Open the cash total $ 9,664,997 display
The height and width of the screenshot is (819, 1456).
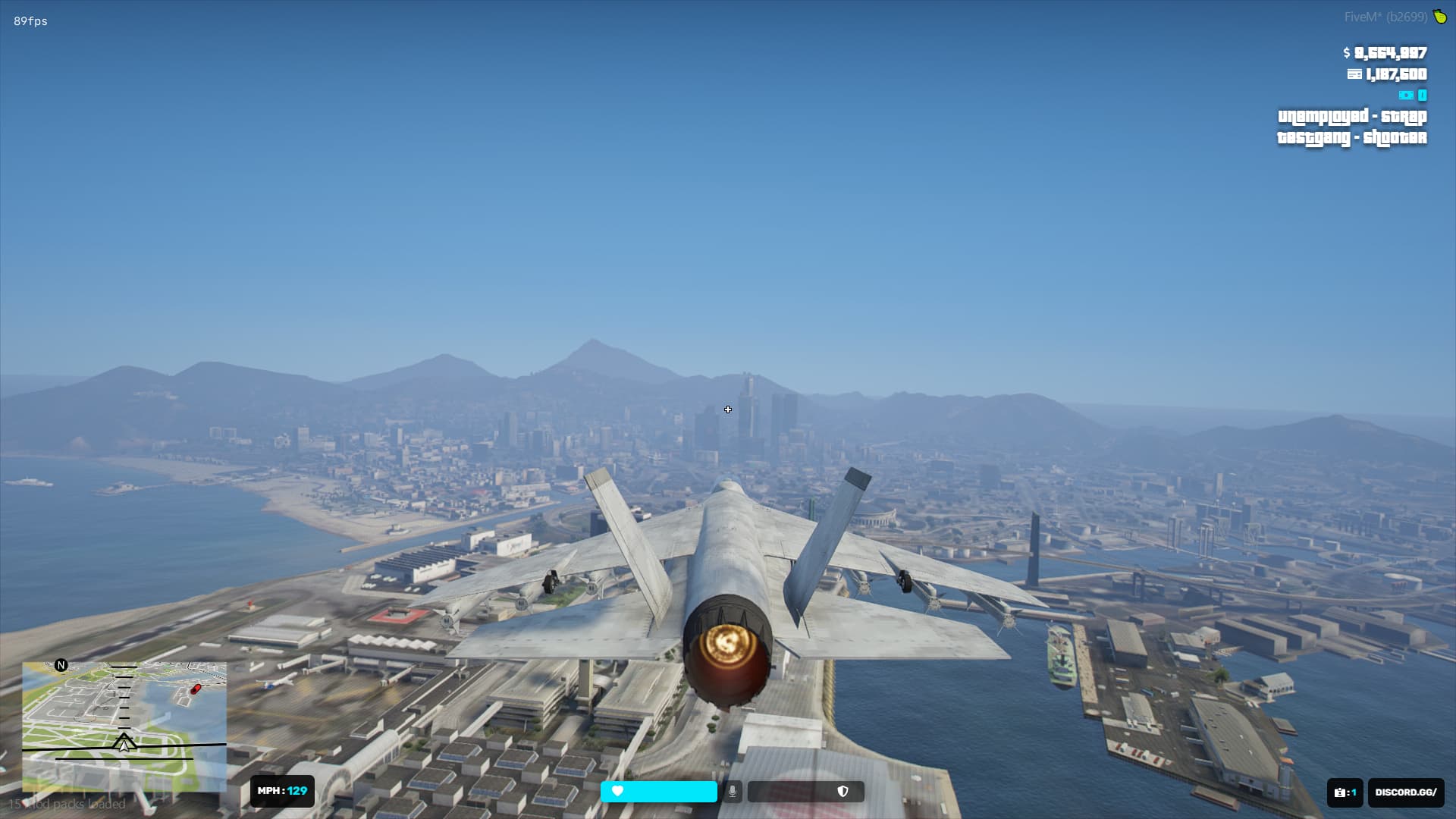click(x=1385, y=53)
